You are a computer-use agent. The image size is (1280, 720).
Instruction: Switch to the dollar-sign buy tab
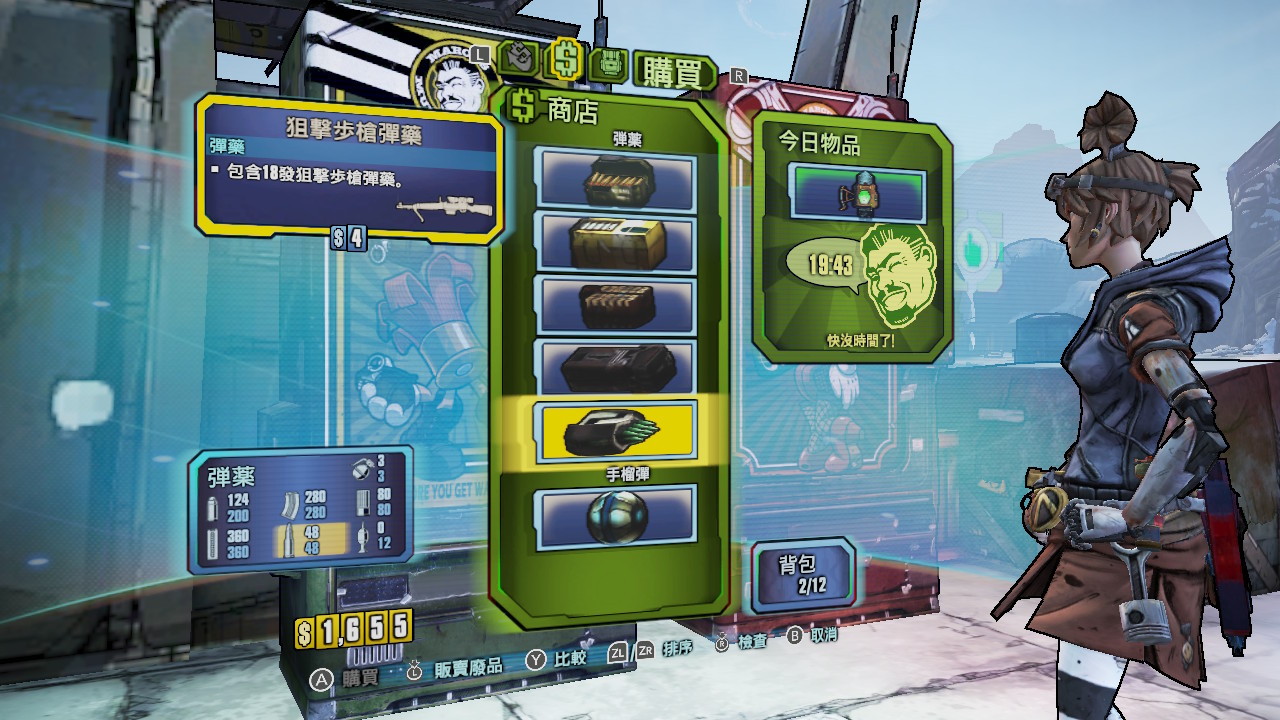pyautogui.click(x=565, y=60)
